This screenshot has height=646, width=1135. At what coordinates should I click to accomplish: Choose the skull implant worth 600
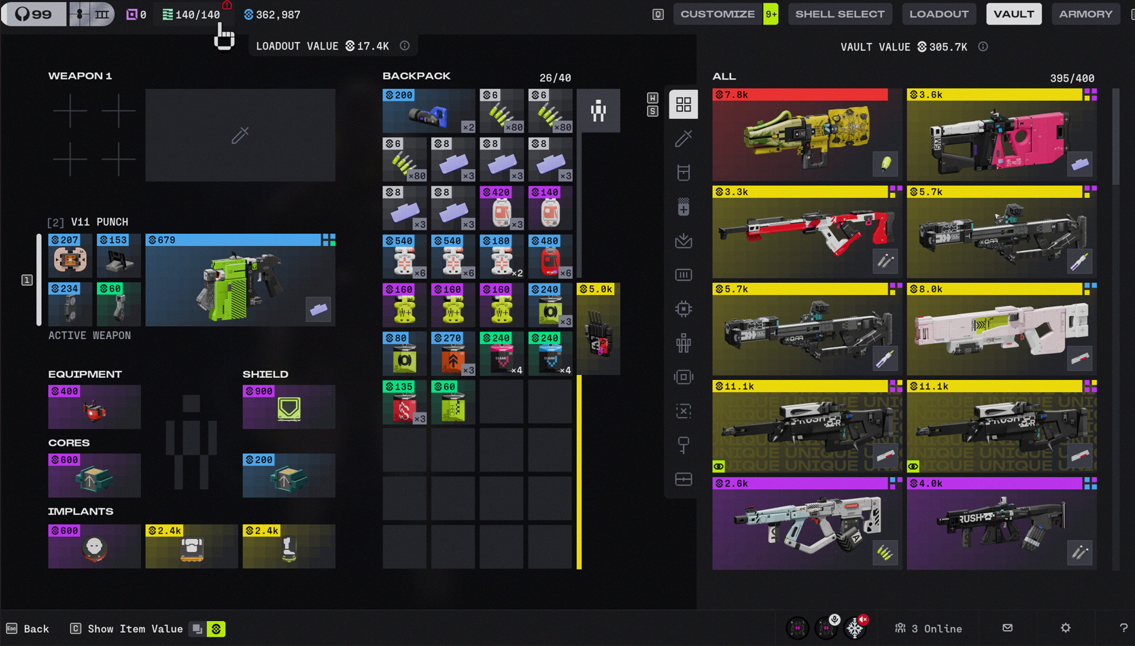pyautogui.click(x=94, y=546)
